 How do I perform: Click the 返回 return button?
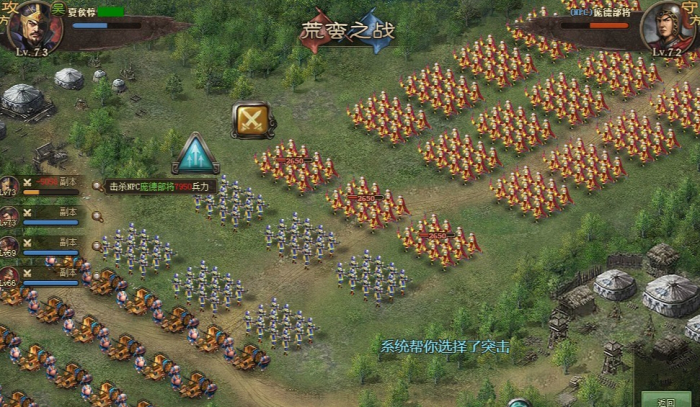click(x=680, y=398)
